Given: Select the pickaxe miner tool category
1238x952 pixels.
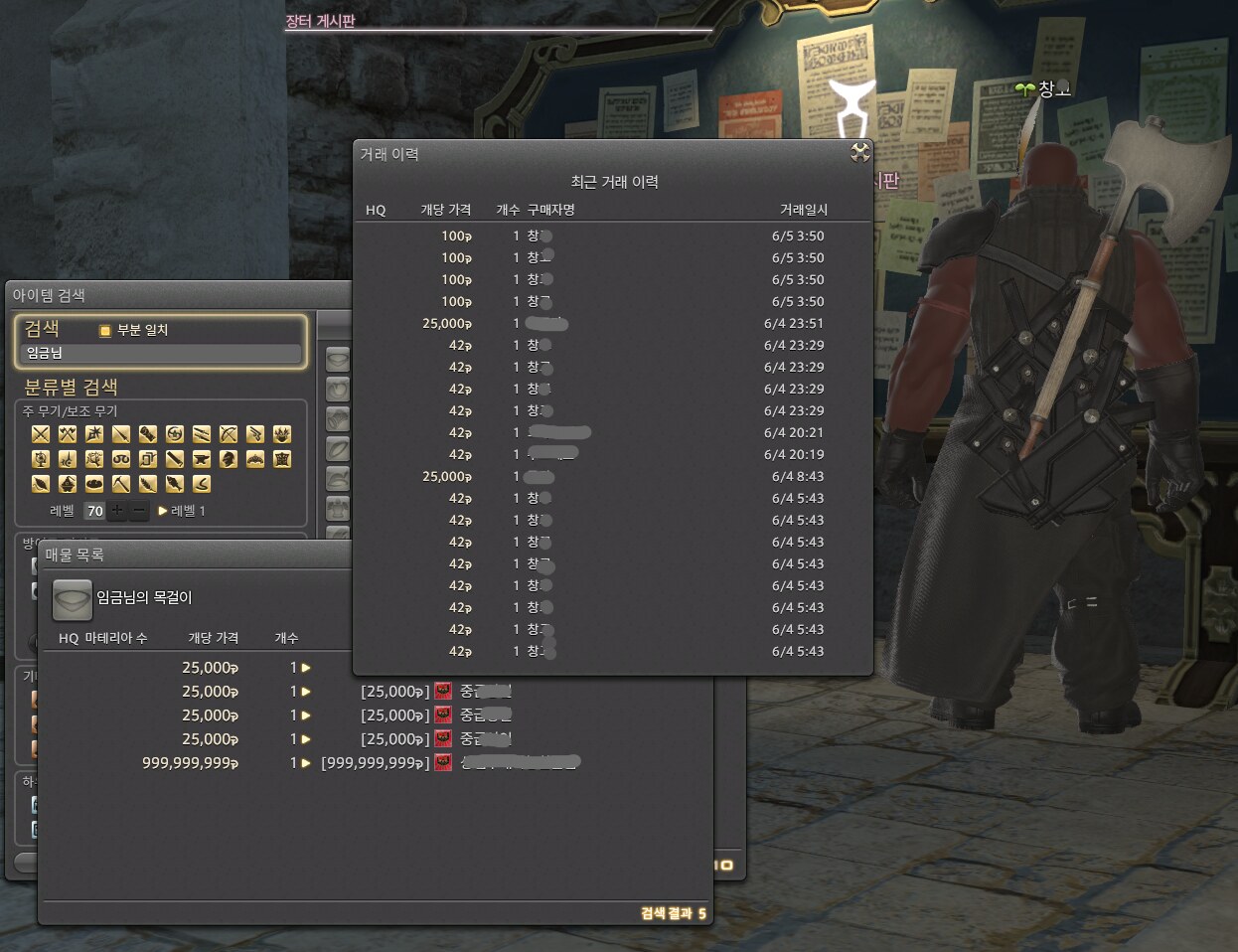Looking at the screenshot, I should [121, 484].
